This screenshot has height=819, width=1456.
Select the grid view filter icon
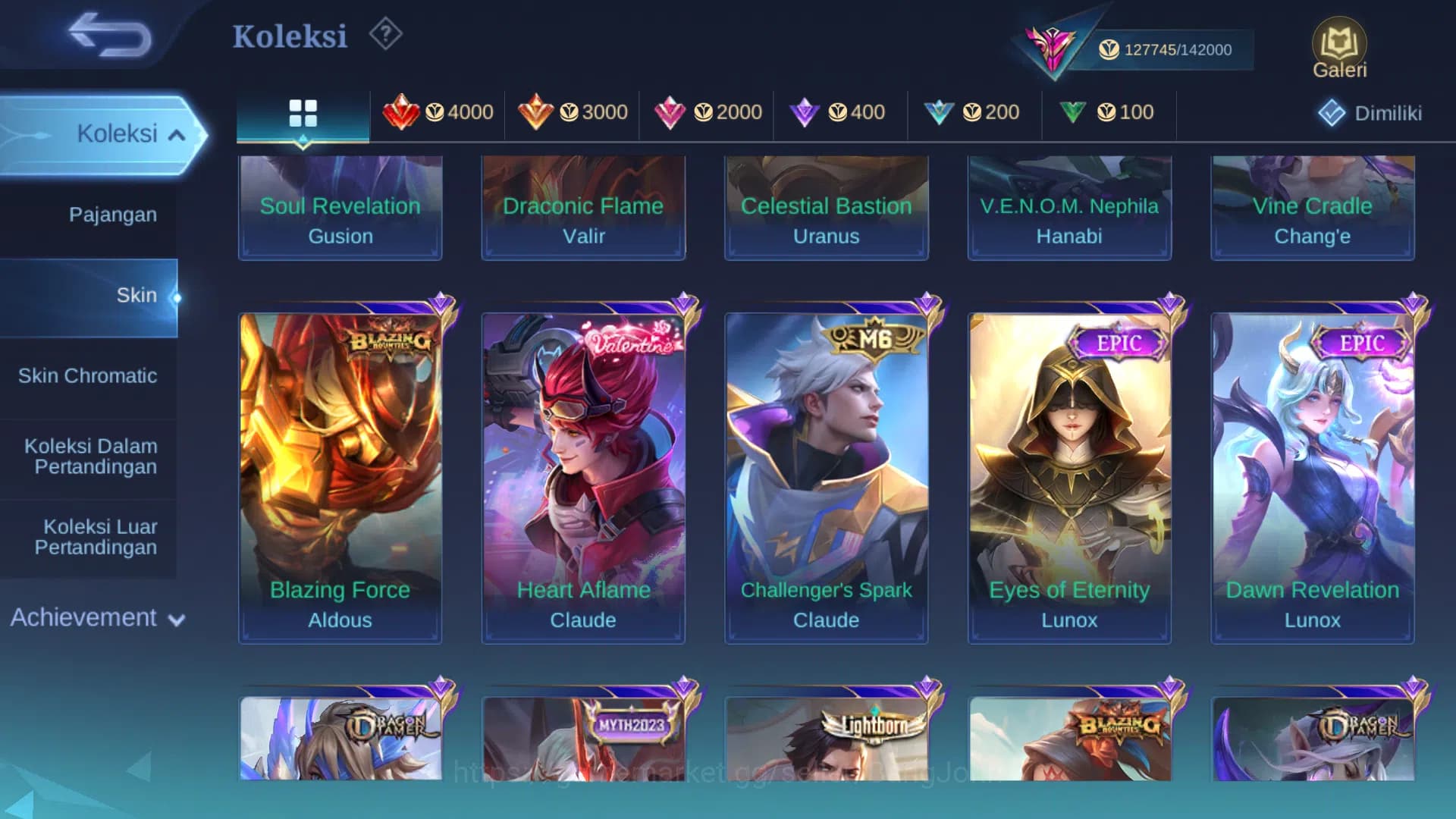point(303,112)
